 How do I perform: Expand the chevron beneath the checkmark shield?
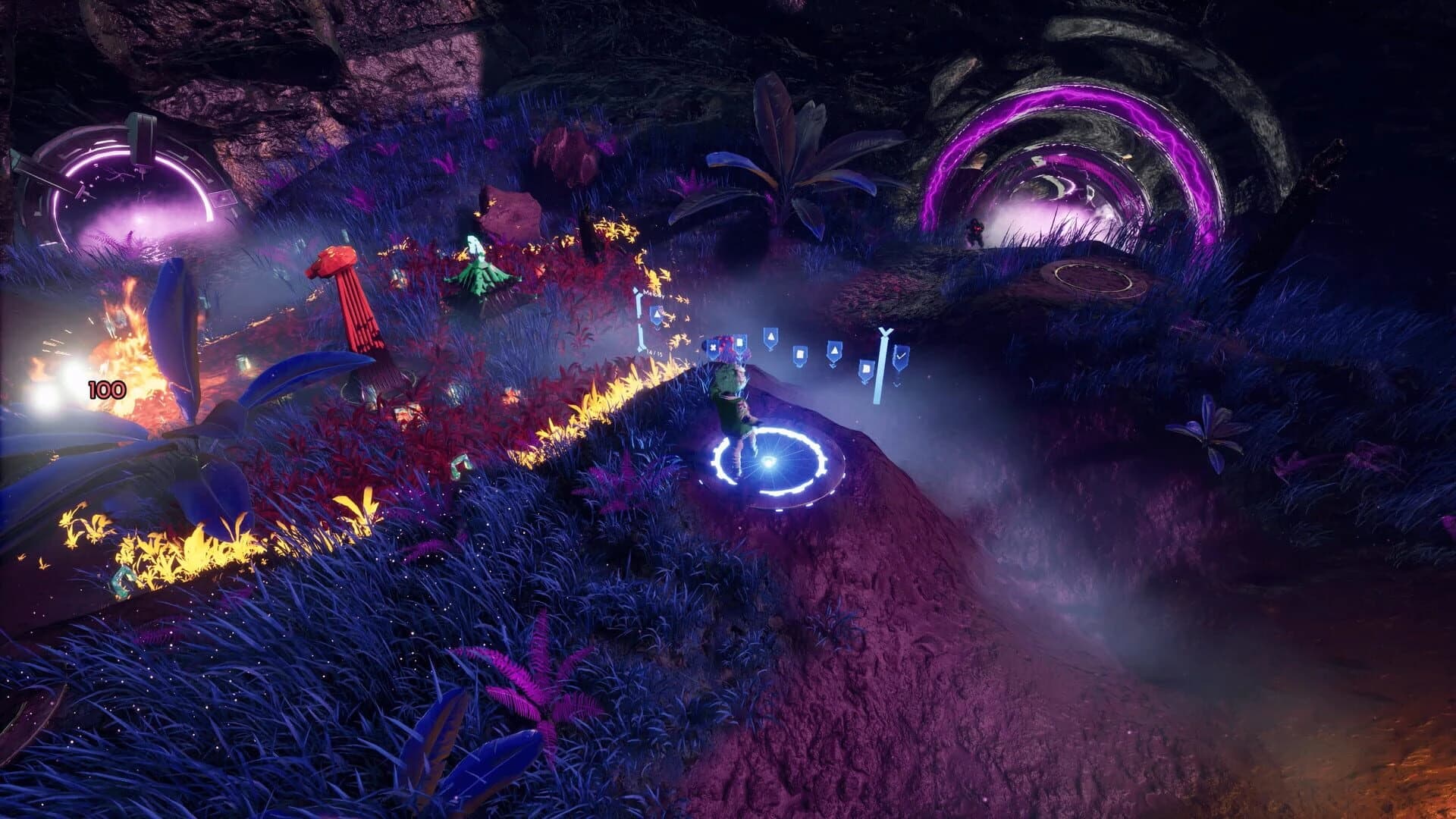point(897,384)
